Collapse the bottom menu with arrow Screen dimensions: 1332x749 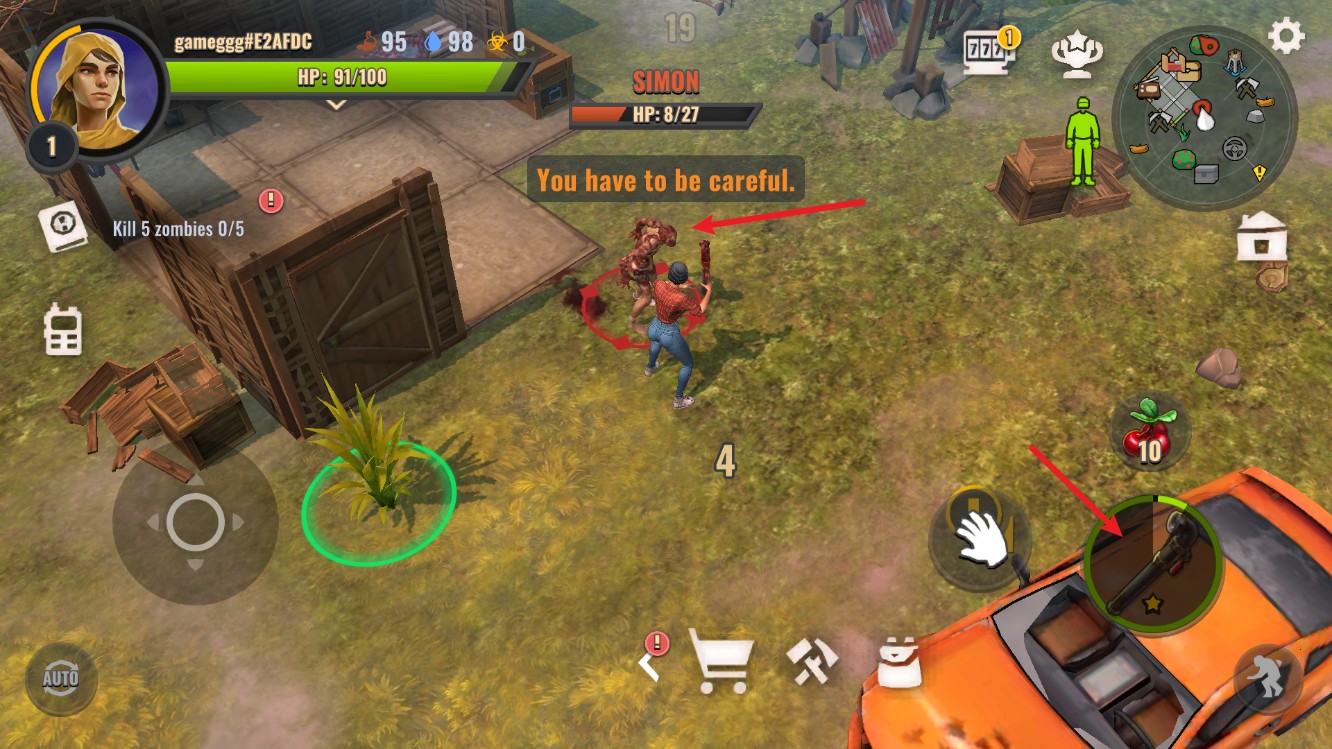(x=651, y=660)
